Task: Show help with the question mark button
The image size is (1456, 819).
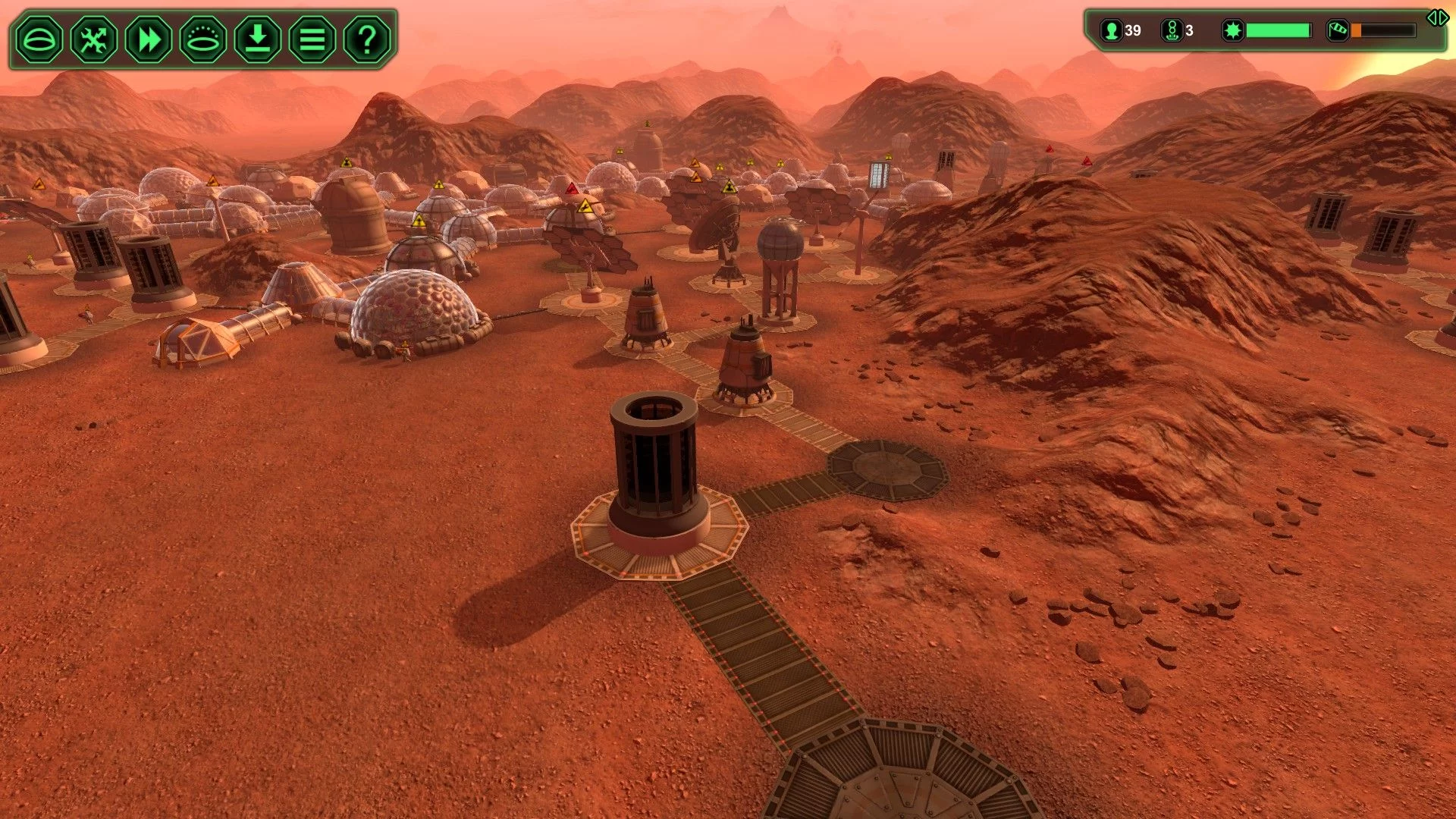Action: tap(367, 39)
